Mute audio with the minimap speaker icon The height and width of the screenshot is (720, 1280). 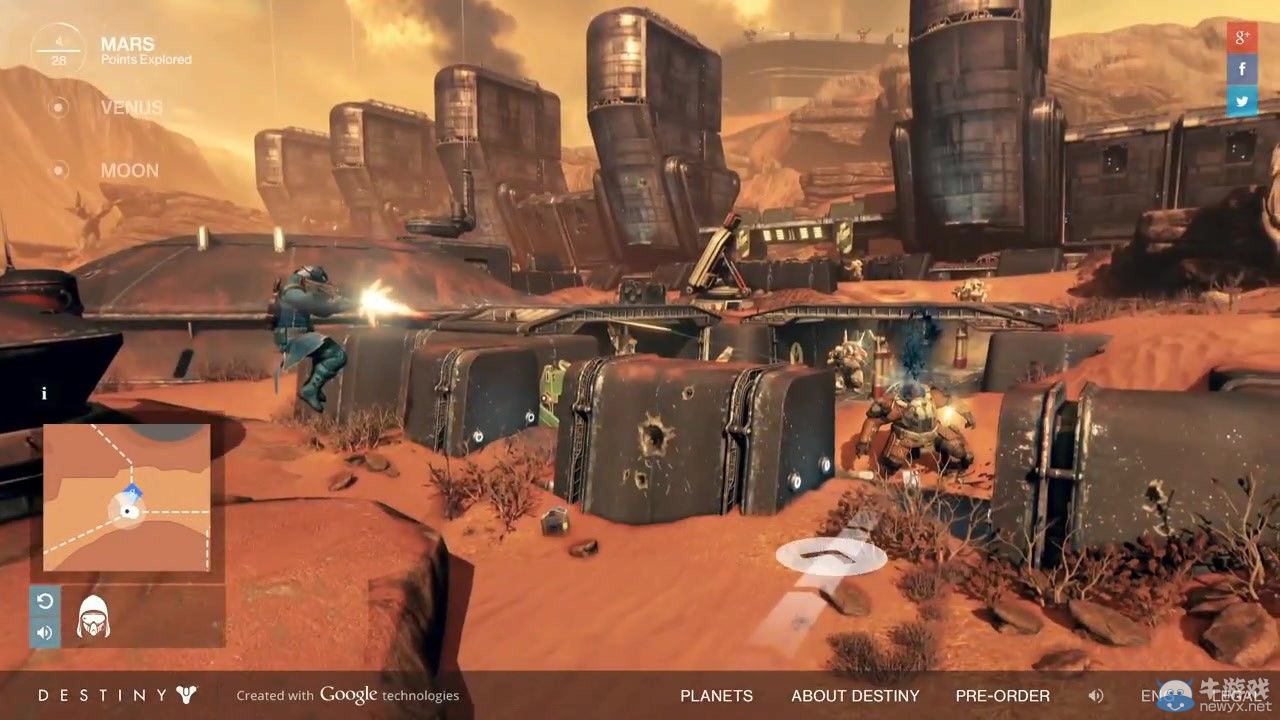(x=44, y=633)
